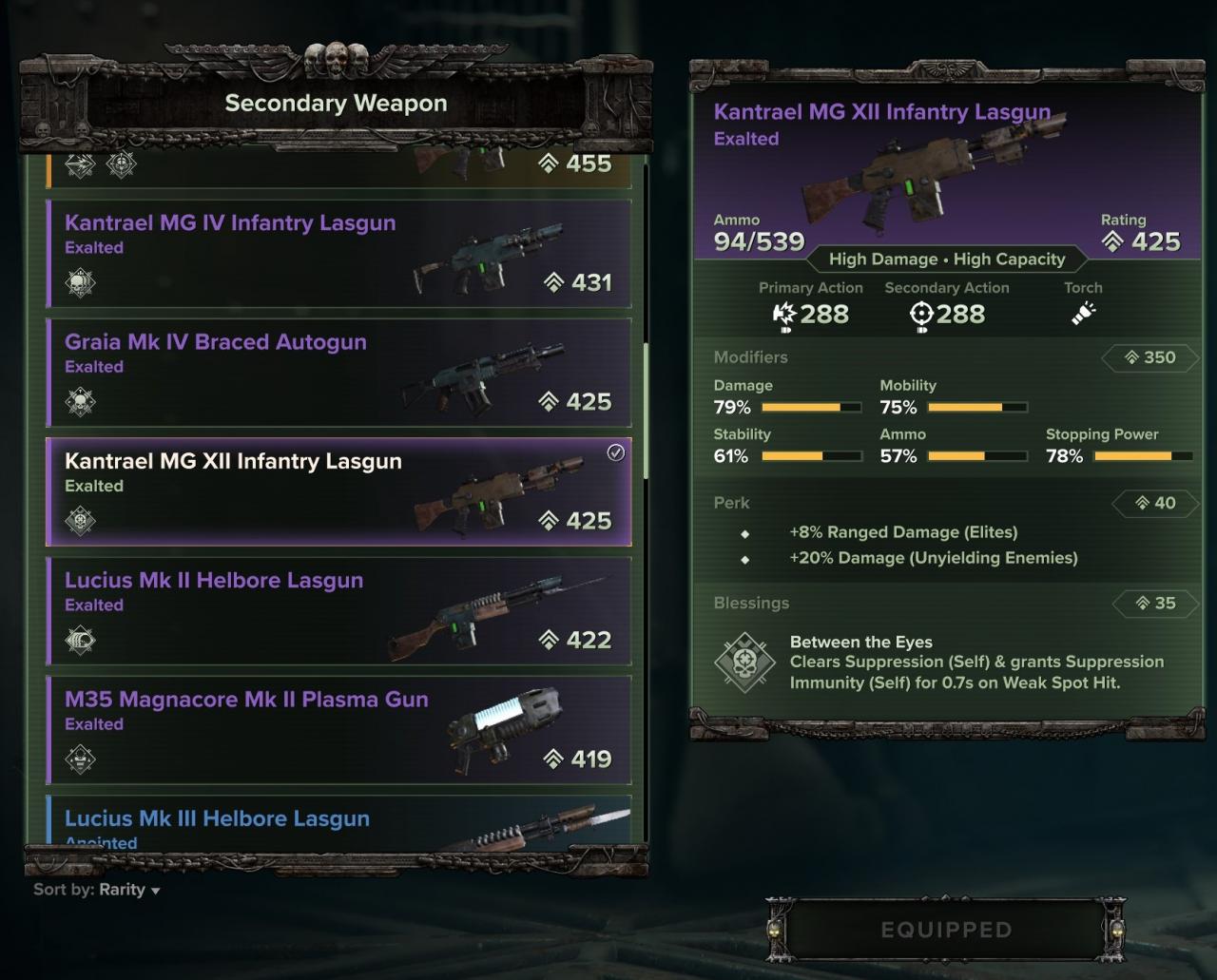Select the M35 Magnacore Mk II Plasma Gun
The image size is (1217, 980).
click(x=338, y=729)
